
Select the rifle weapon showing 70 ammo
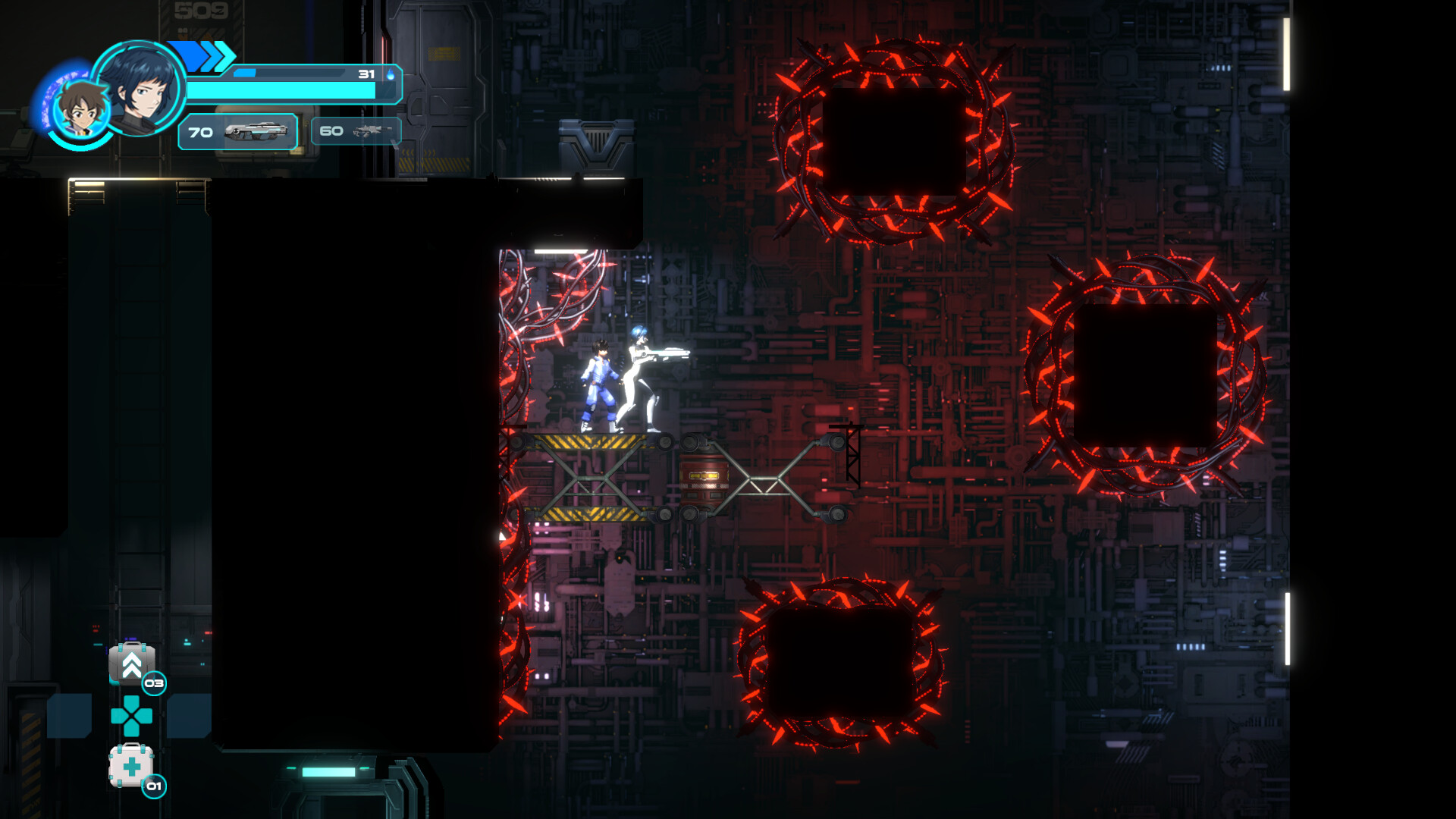click(x=237, y=132)
